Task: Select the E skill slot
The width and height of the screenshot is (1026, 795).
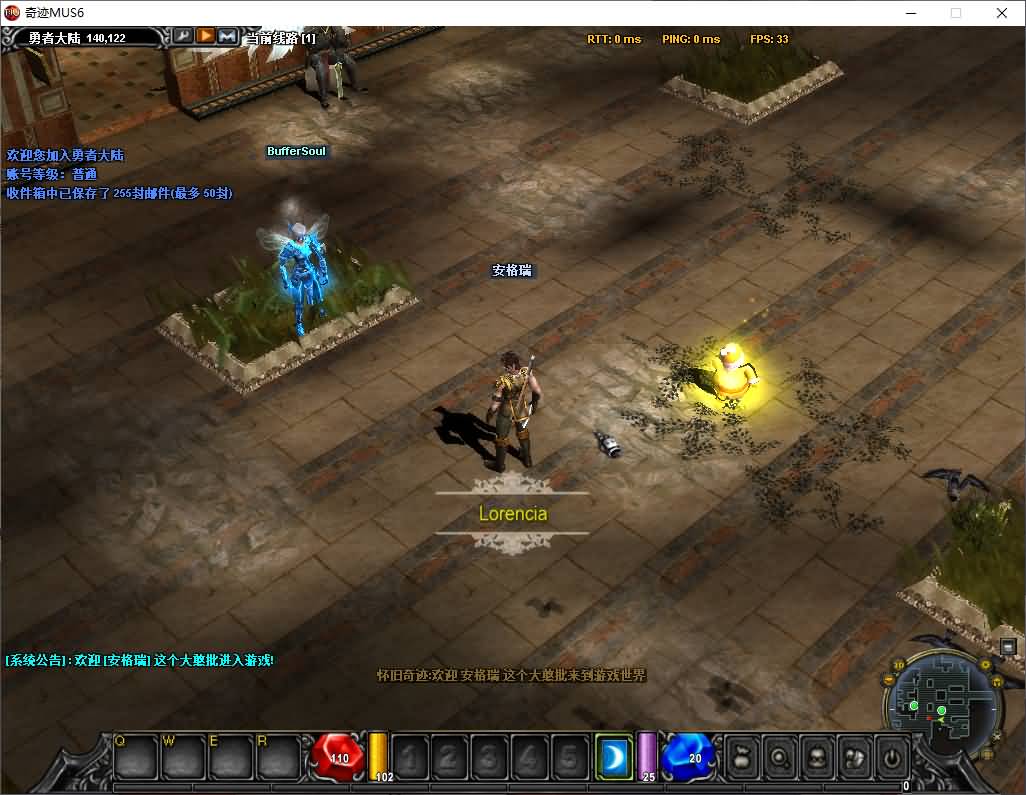Action: 230,756
